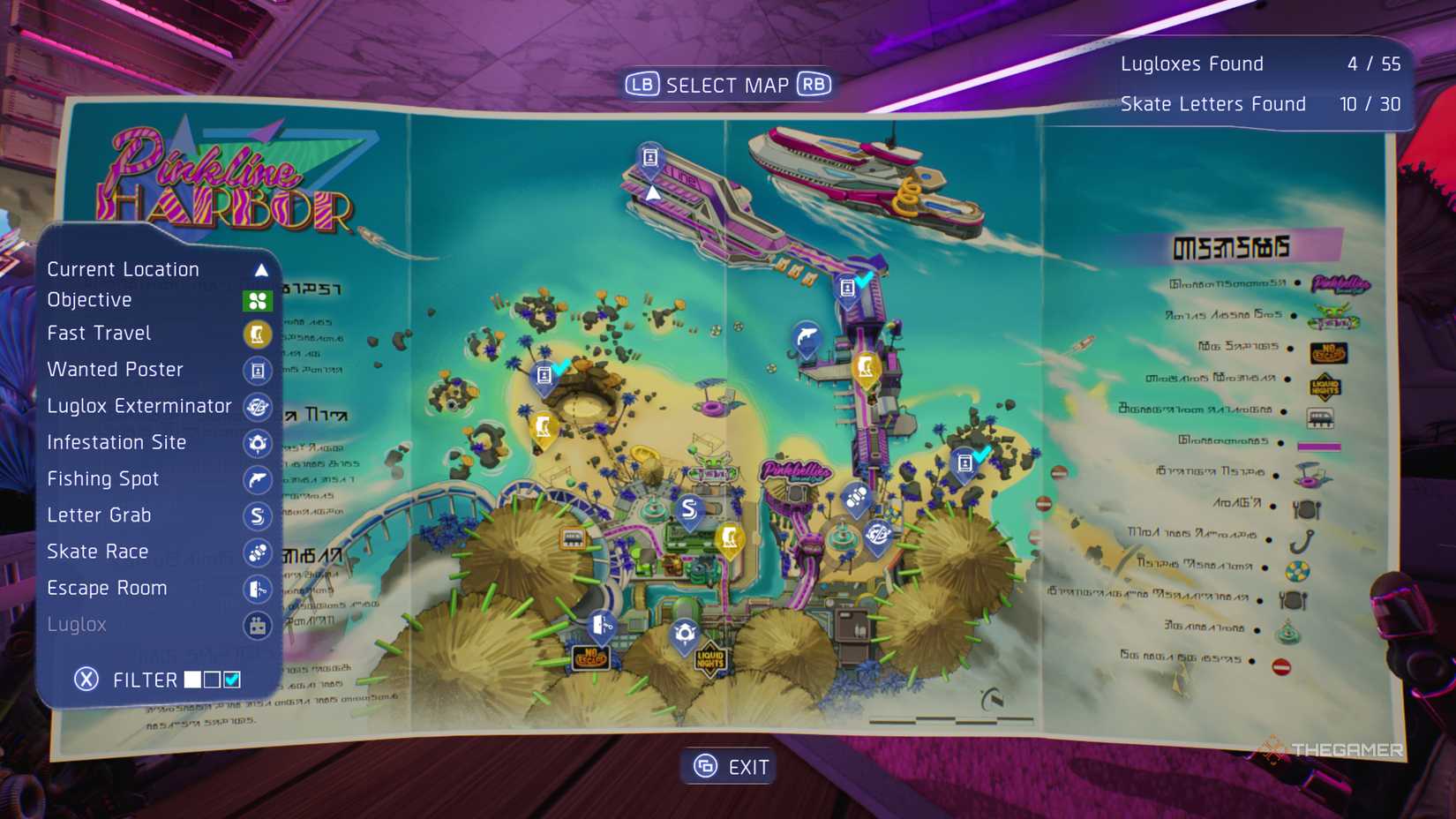Click the Luglox Exterminator icon in legend
Viewport: 1456px width, 819px height.
[x=257, y=407]
